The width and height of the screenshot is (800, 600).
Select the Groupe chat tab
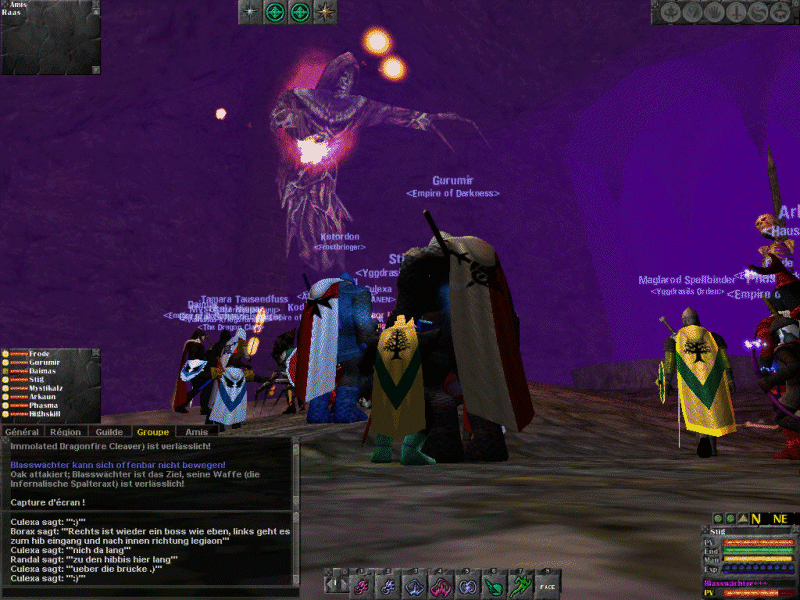pyautogui.click(x=152, y=432)
